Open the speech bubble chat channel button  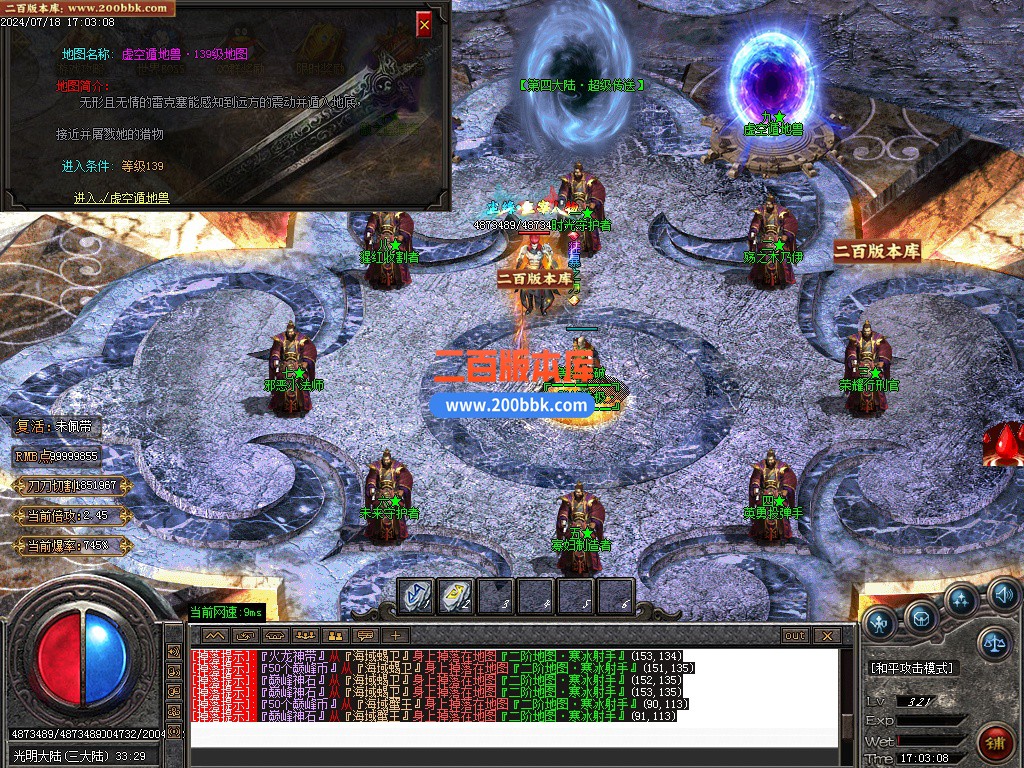(x=366, y=635)
